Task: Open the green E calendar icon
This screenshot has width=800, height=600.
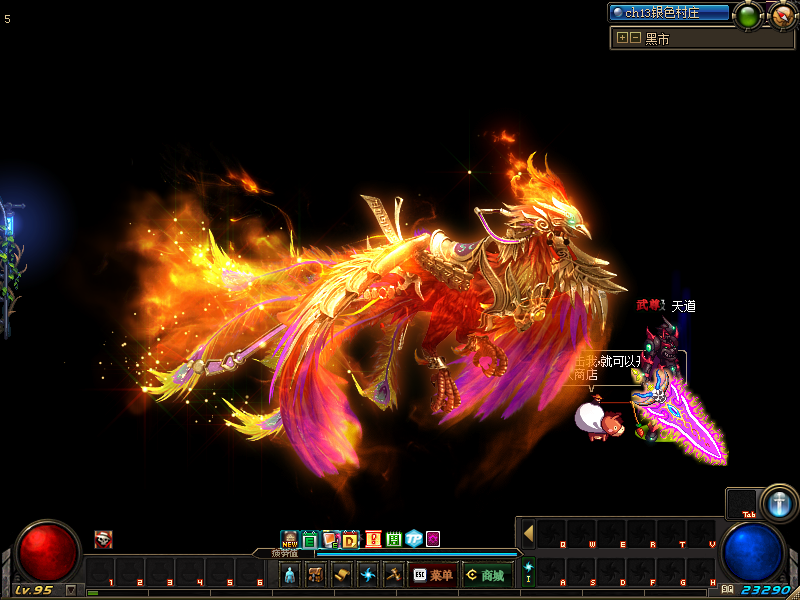Action: click(x=310, y=540)
